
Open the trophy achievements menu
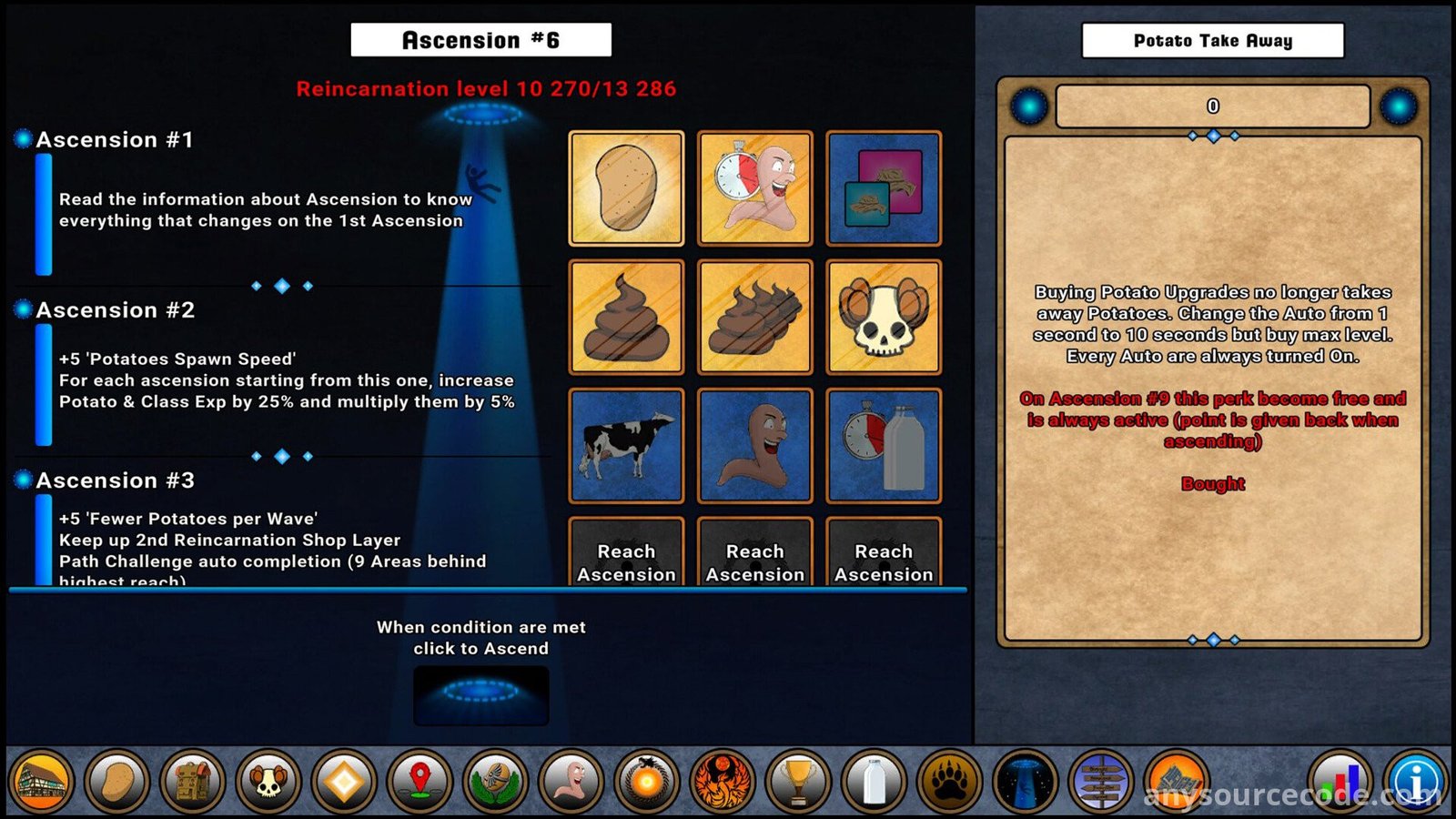[x=798, y=782]
